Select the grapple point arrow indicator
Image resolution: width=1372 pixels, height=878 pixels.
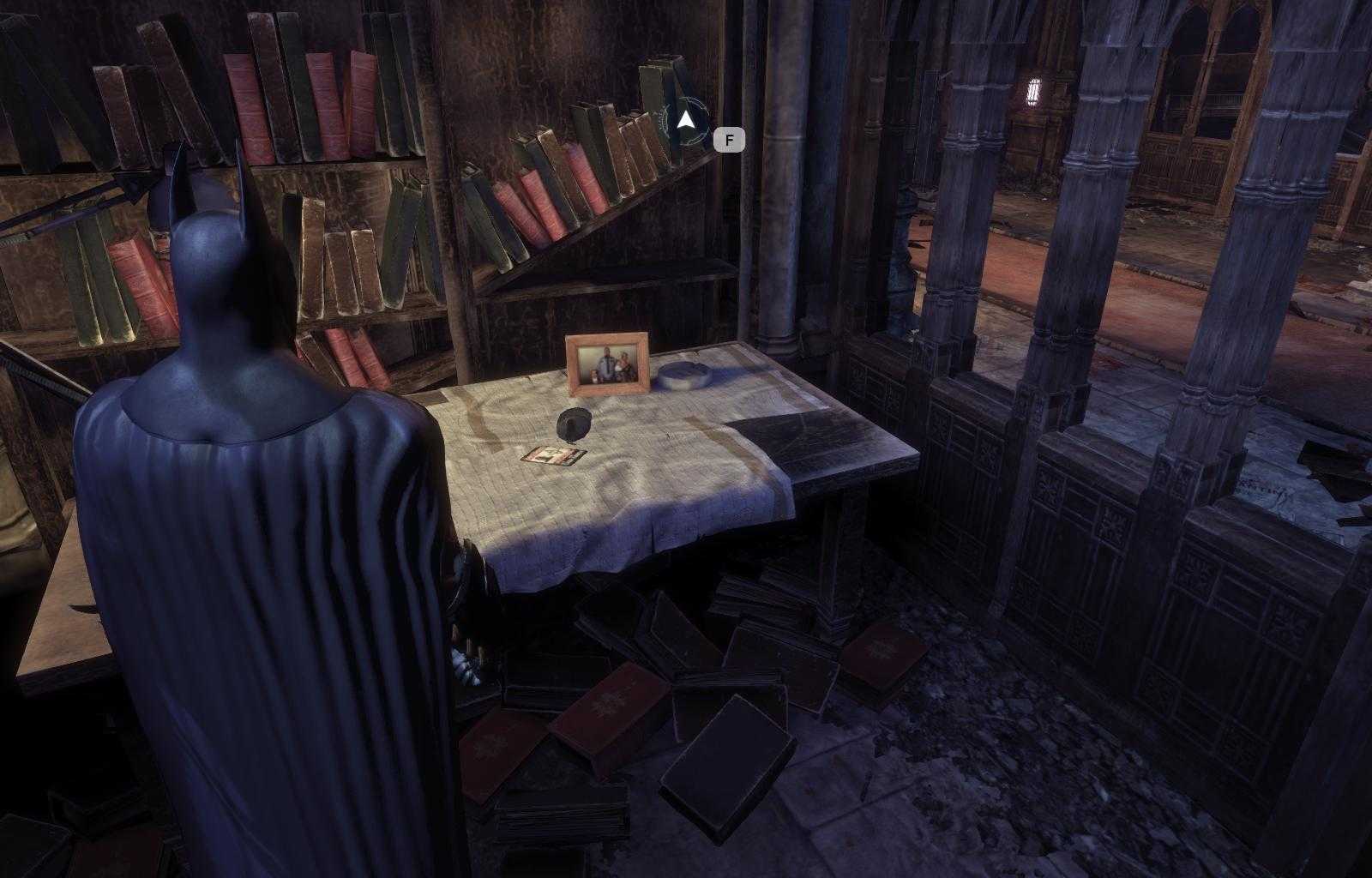pyautogui.click(x=685, y=121)
